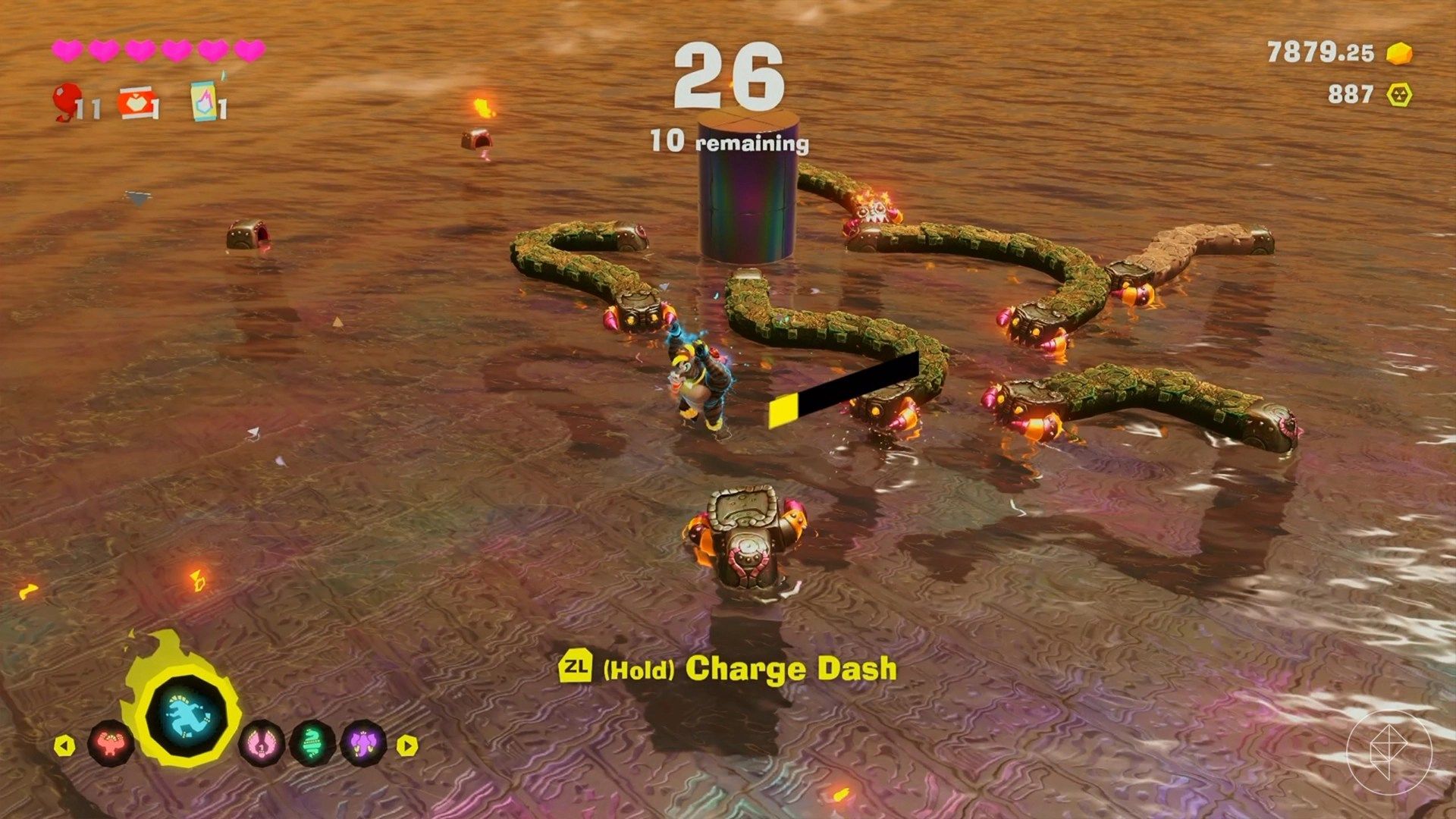Cycle transformations with the left yellow arrow
Image resolution: width=1456 pixels, height=819 pixels.
(64, 745)
